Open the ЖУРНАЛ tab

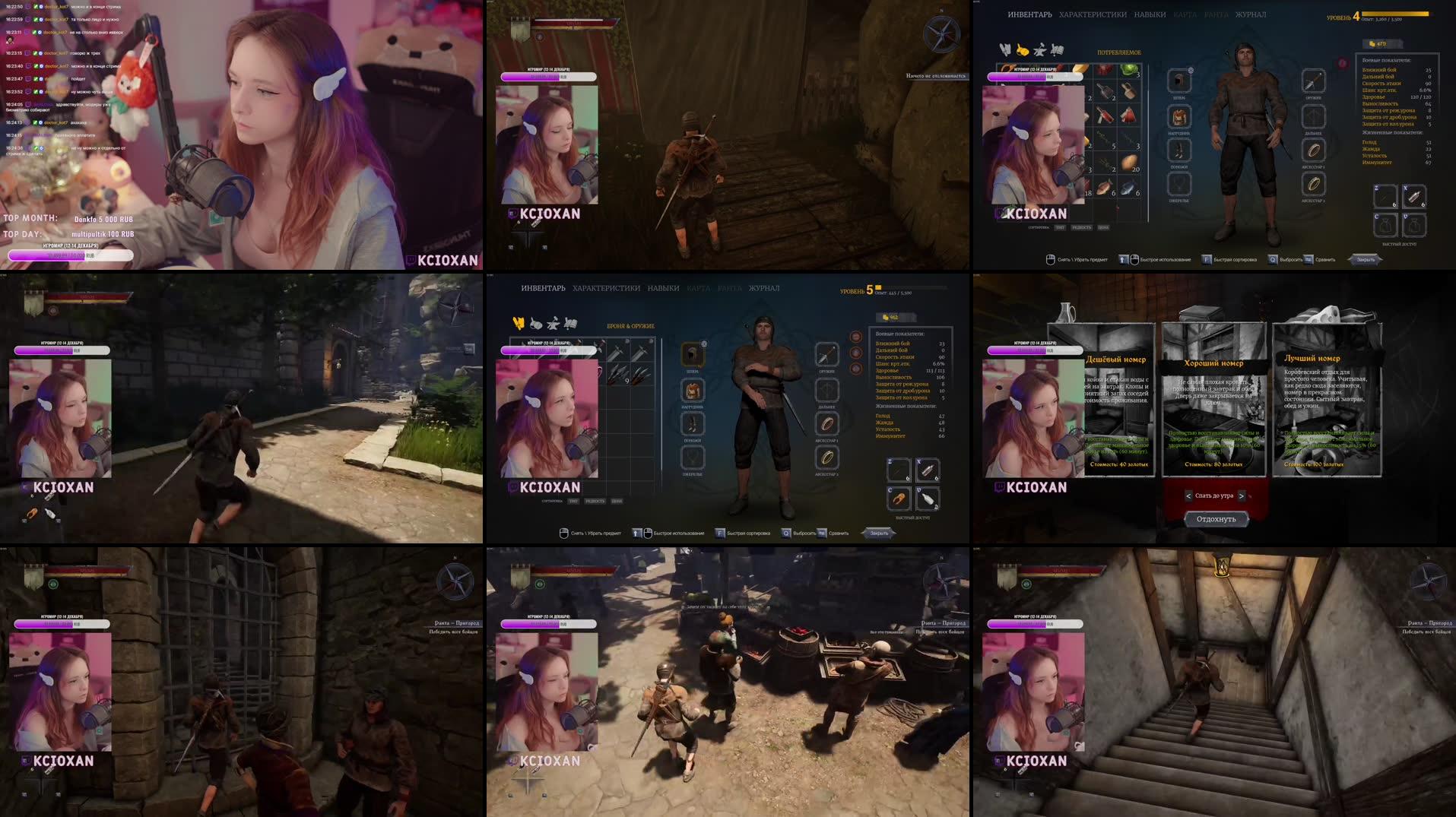pyautogui.click(x=764, y=288)
